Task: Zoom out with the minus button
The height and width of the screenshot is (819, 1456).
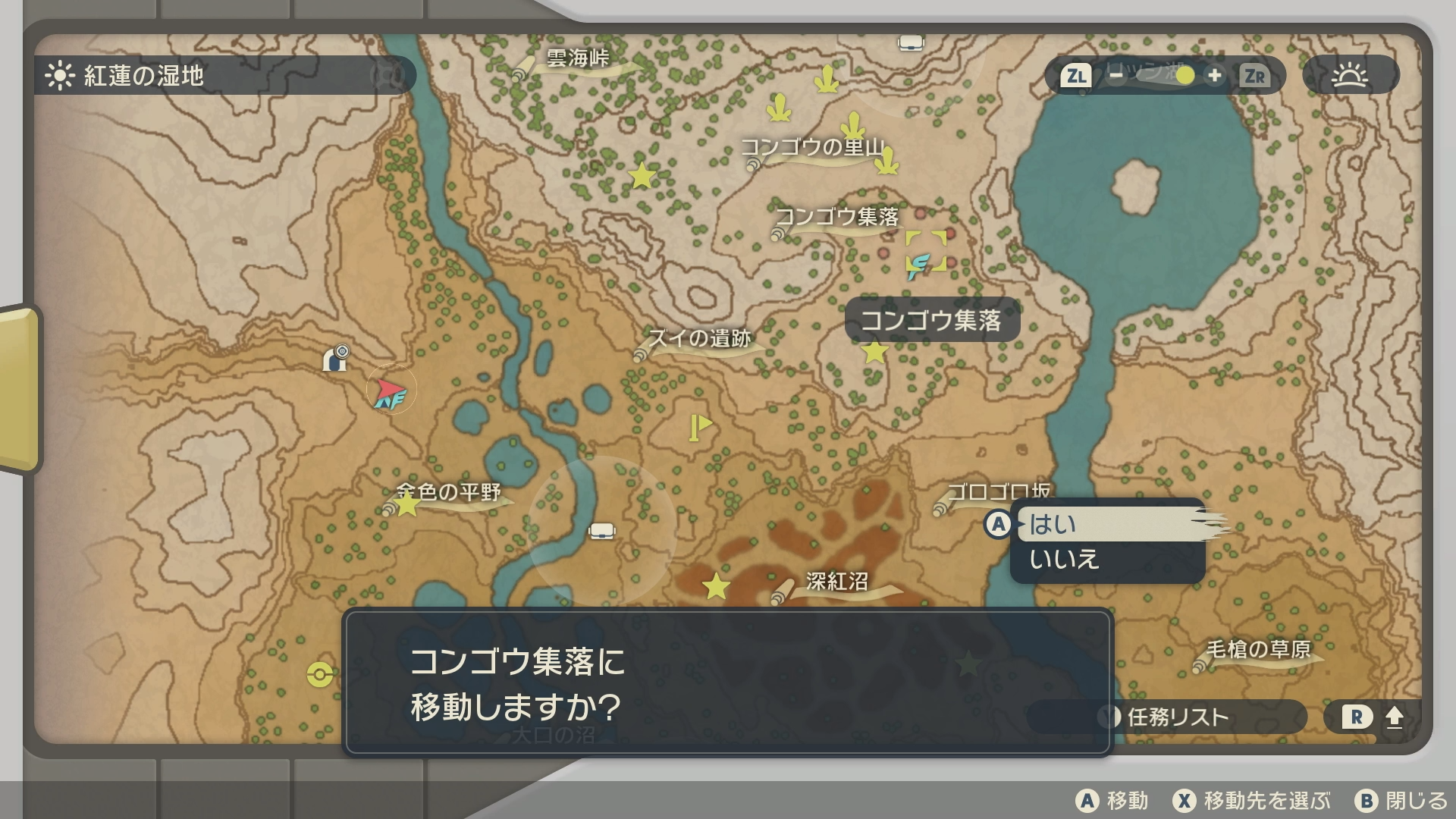Action: click(1116, 75)
